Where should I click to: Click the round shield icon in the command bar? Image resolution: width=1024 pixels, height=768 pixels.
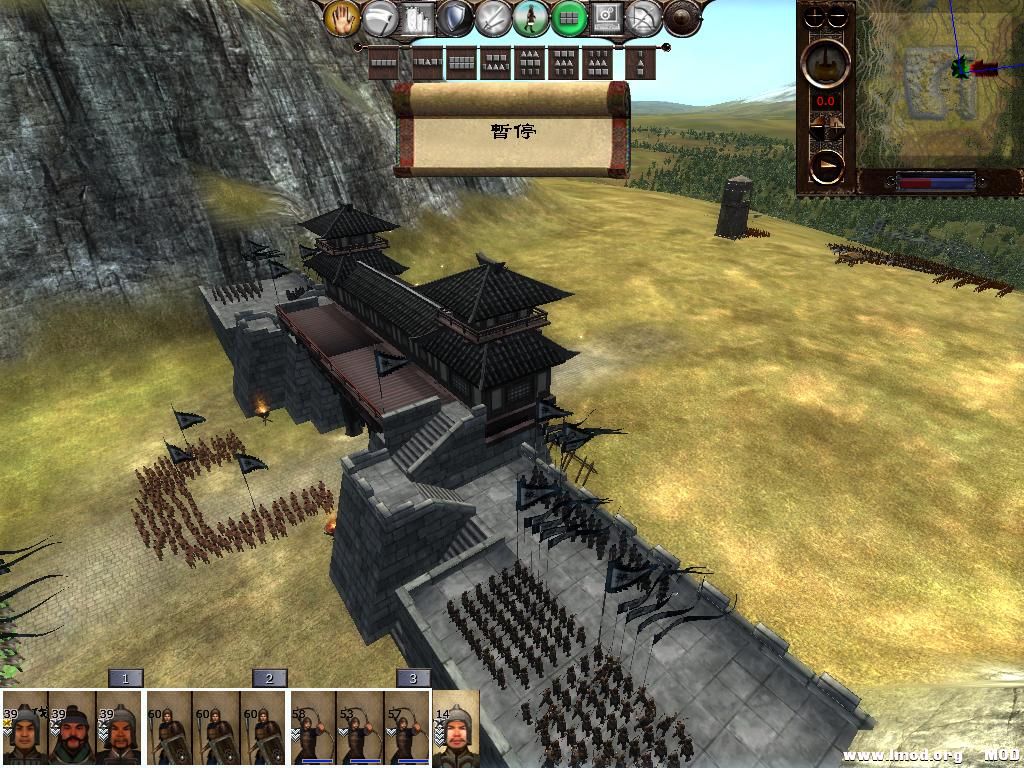point(682,18)
